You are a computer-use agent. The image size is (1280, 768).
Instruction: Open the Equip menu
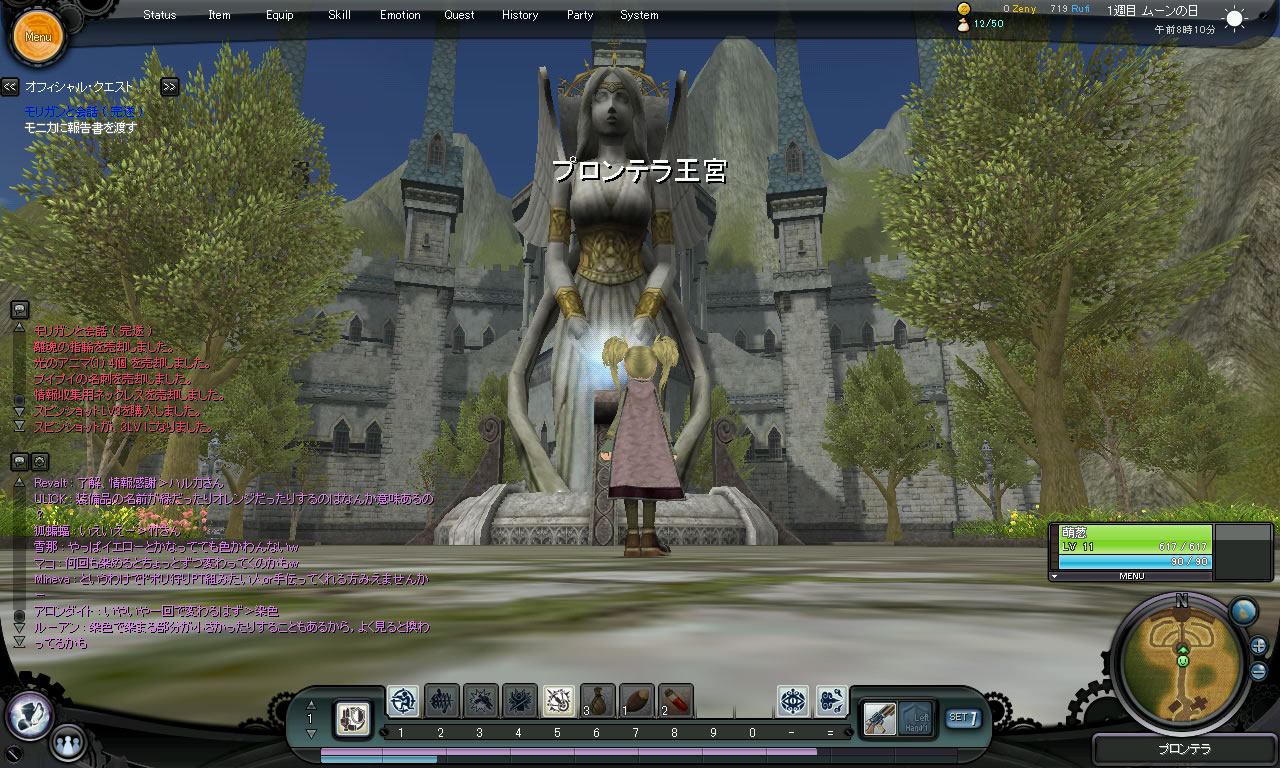(280, 15)
